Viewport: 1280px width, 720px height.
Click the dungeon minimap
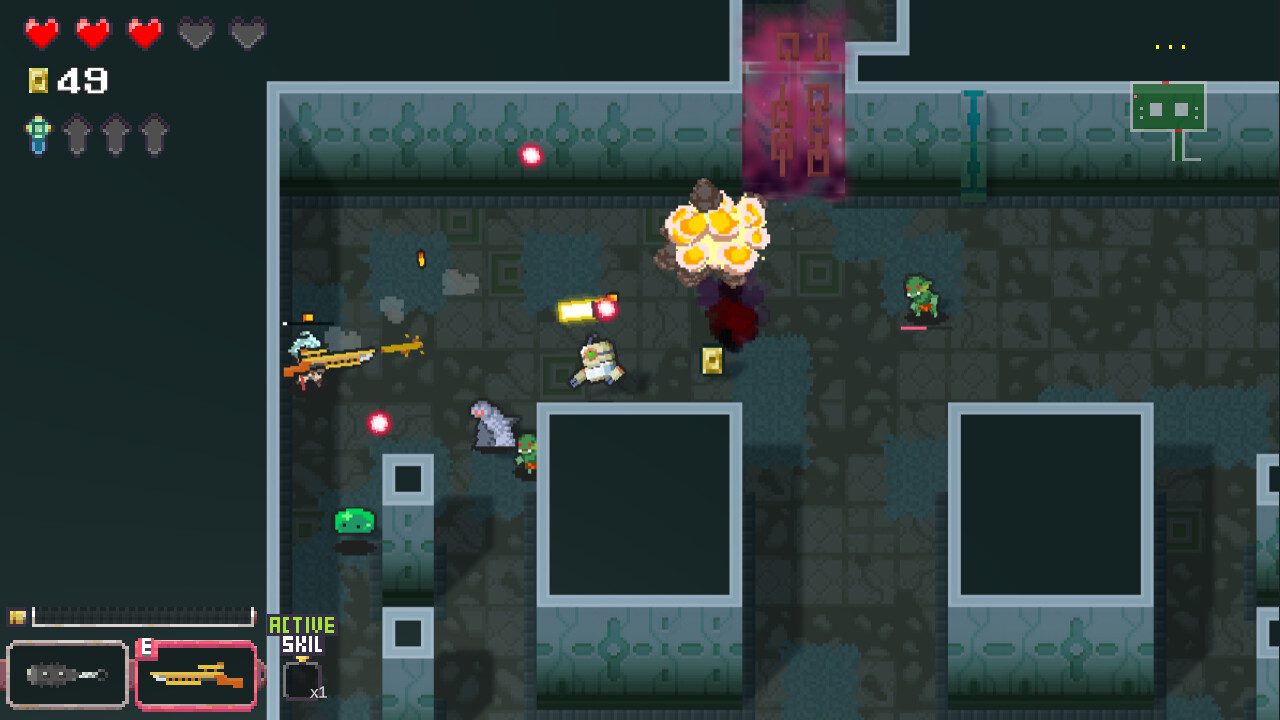click(x=1168, y=108)
